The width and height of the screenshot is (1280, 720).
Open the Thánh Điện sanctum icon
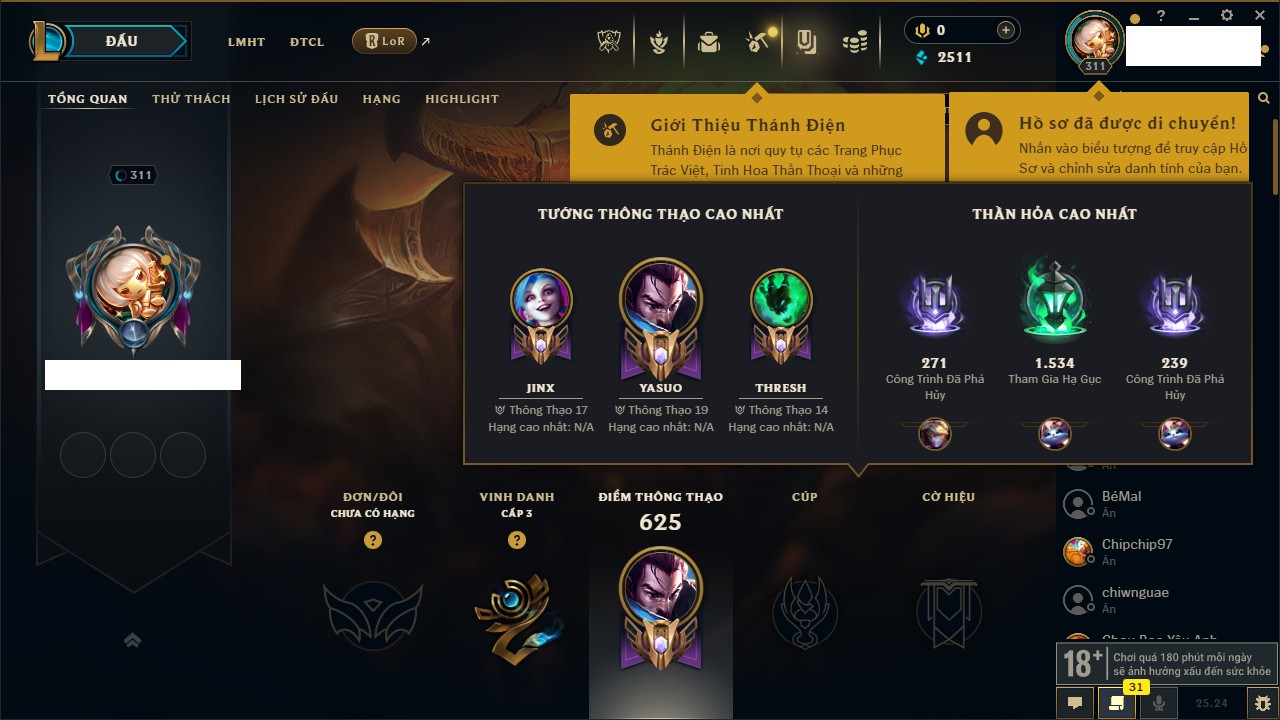click(756, 42)
